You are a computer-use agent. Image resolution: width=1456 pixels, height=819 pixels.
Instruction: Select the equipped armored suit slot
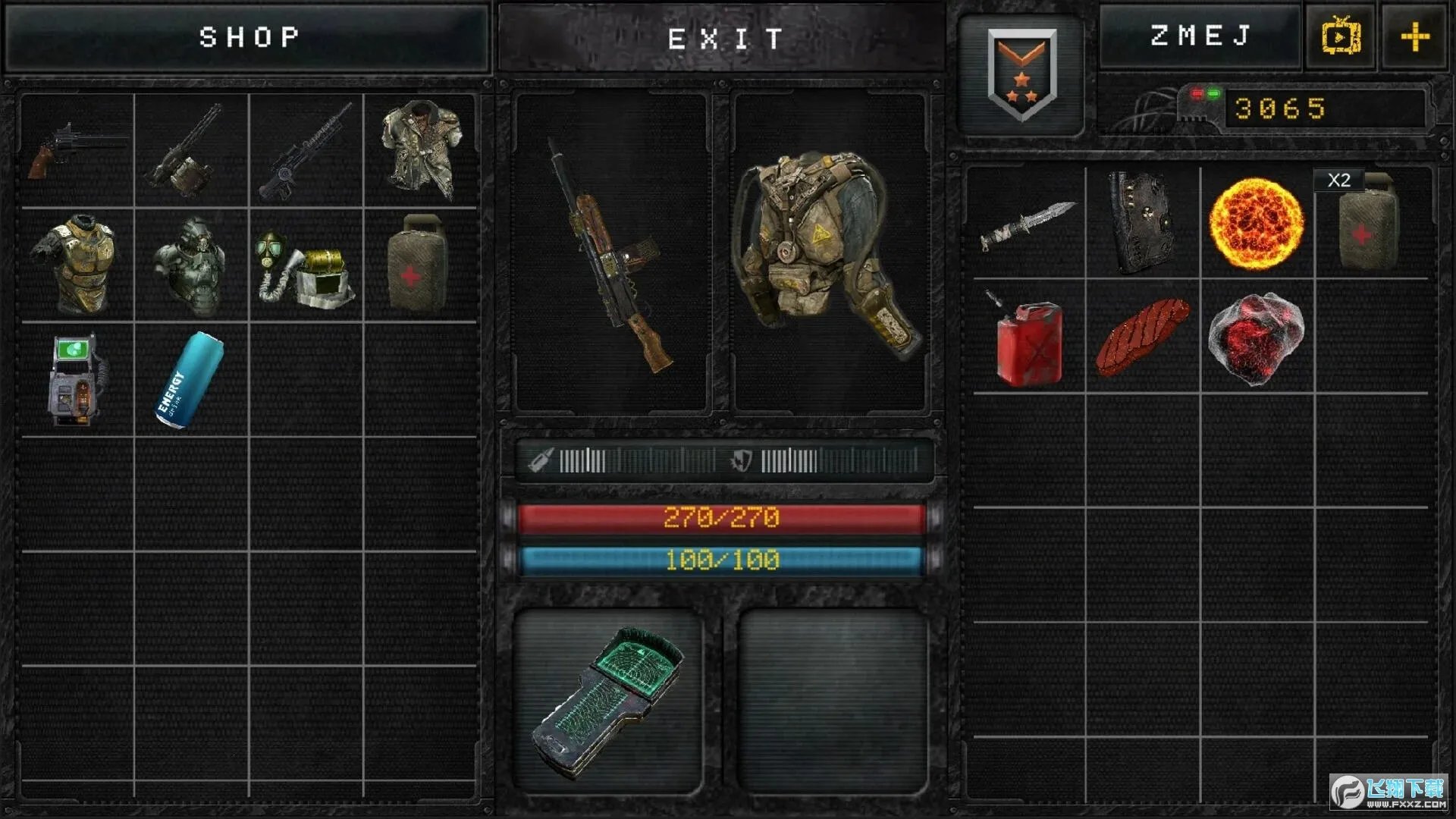[x=829, y=253]
